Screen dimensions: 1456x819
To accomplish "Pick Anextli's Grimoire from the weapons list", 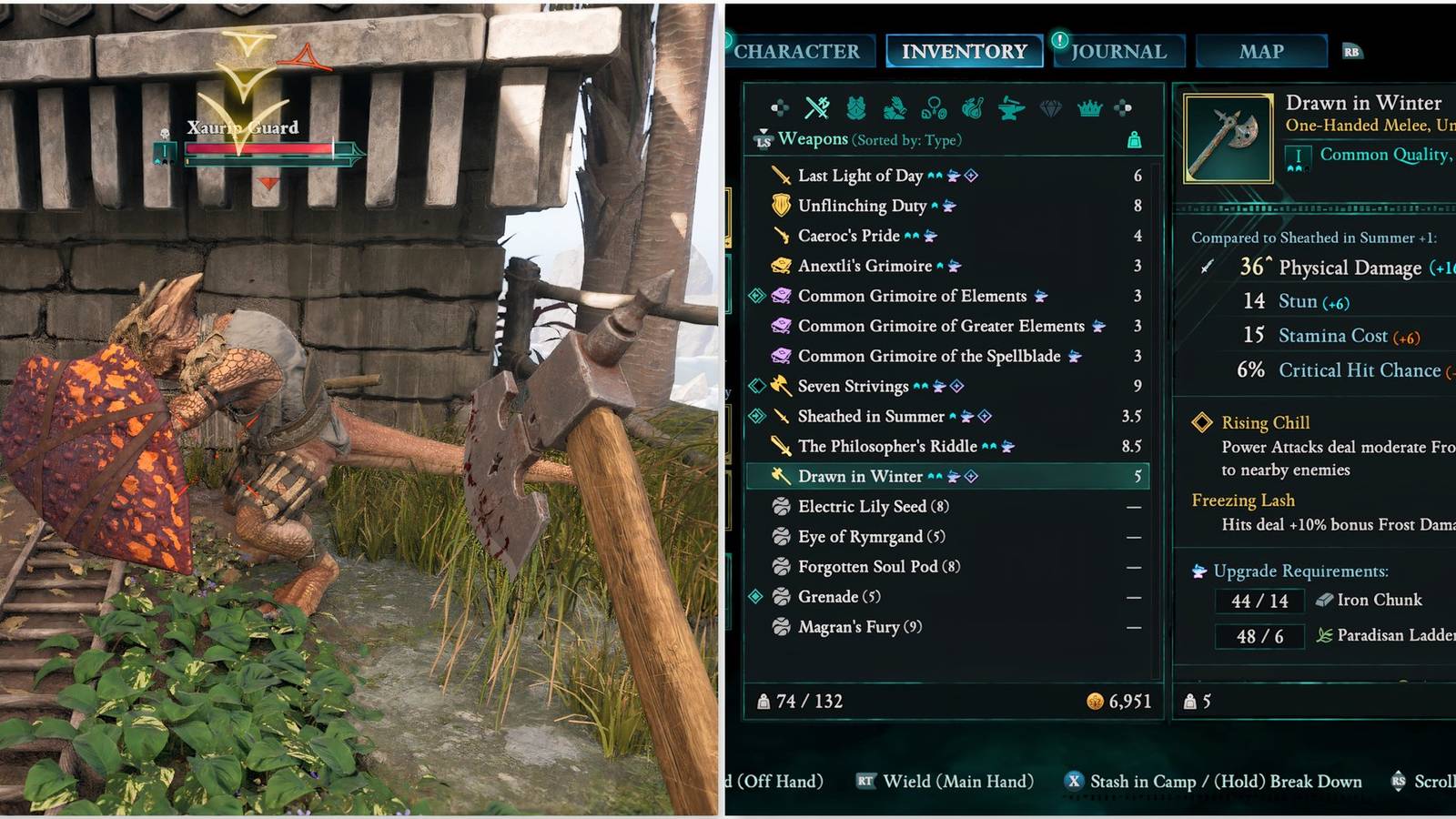I will point(864,266).
